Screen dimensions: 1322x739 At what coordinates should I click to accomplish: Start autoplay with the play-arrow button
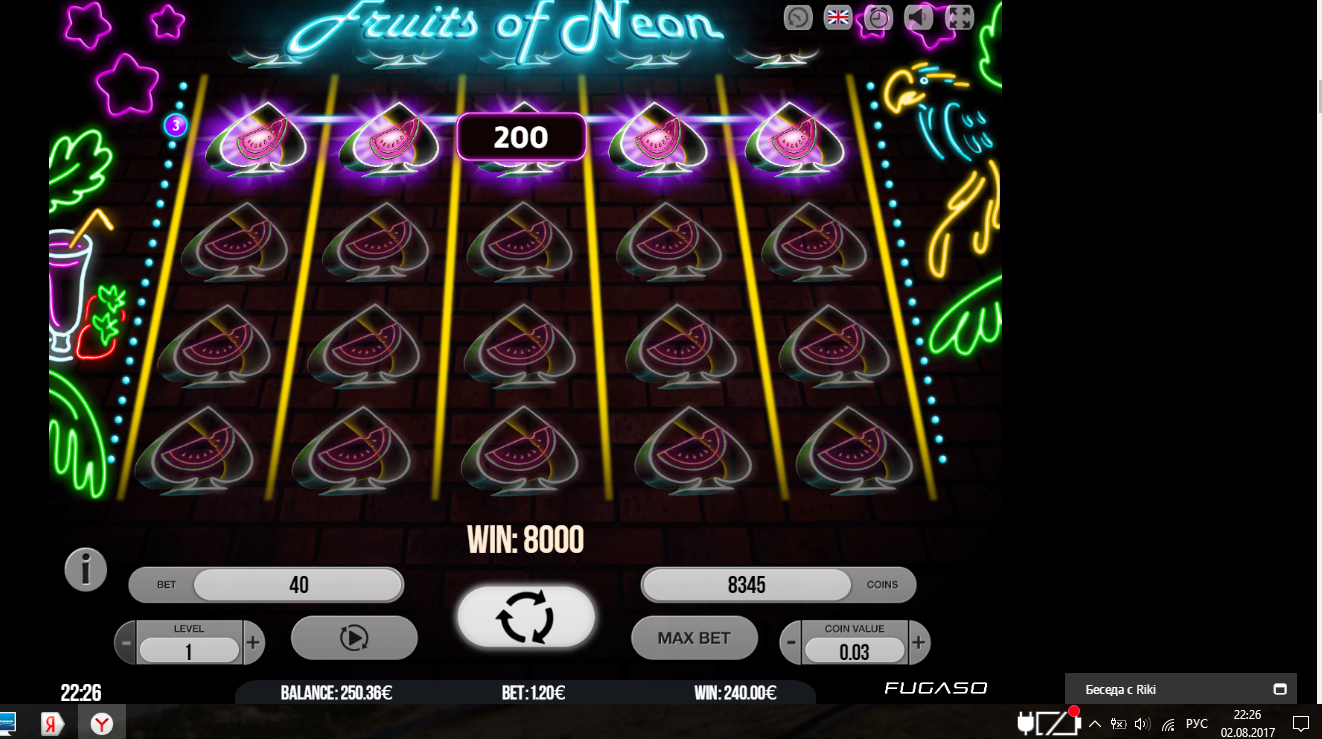tap(354, 638)
